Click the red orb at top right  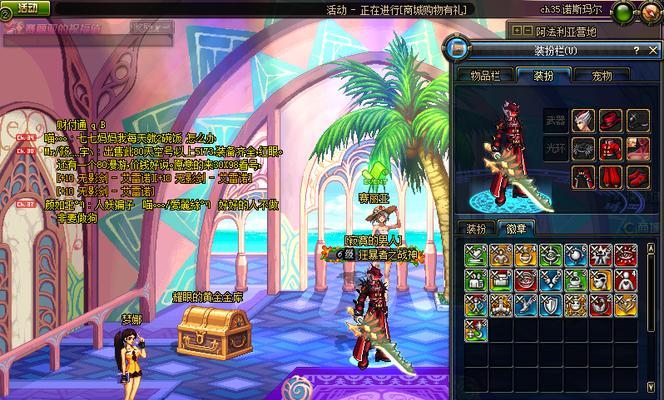pos(651,12)
